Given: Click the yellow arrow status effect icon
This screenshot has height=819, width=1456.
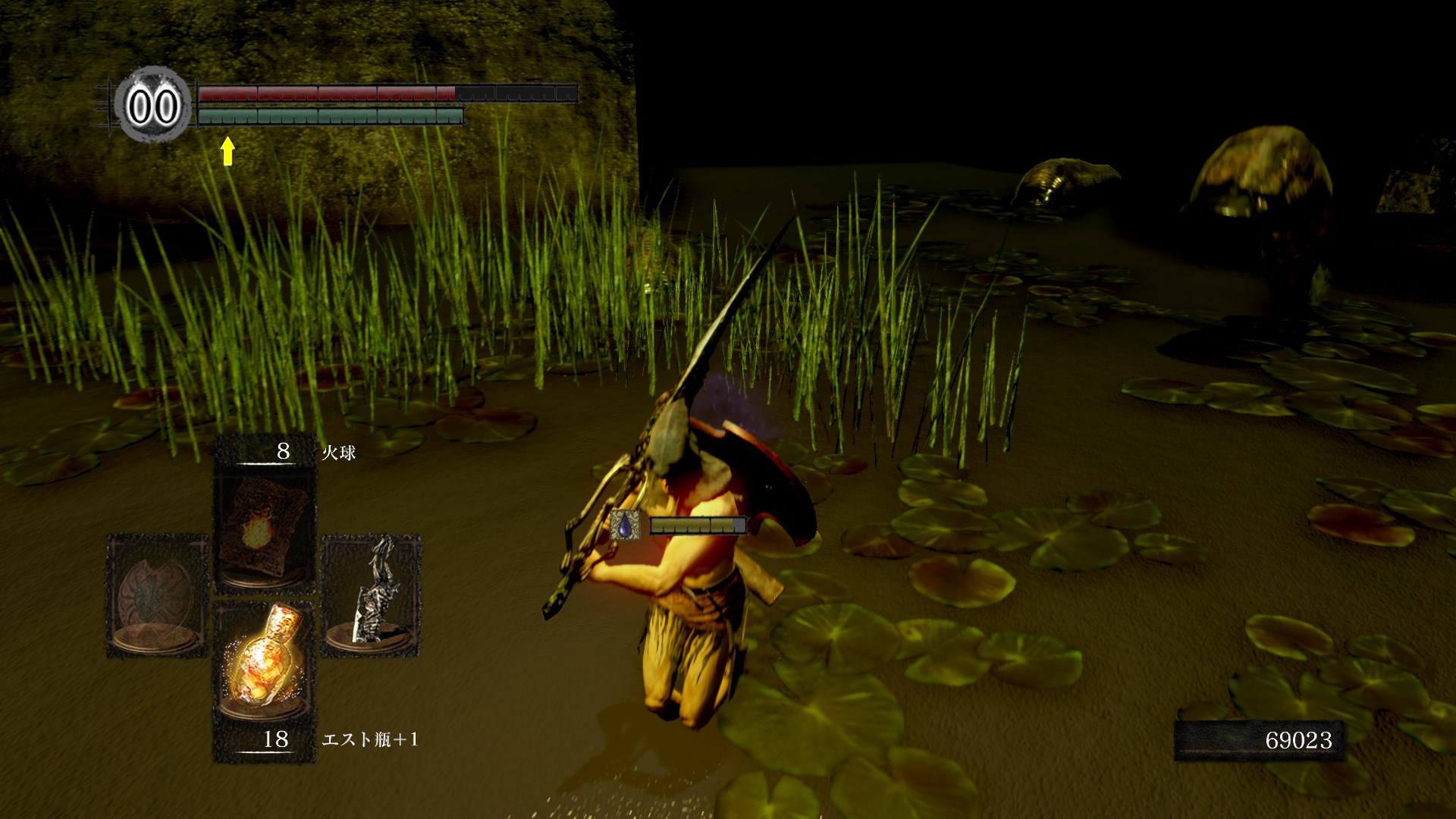Looking at the screenshot, I should 227,150.
